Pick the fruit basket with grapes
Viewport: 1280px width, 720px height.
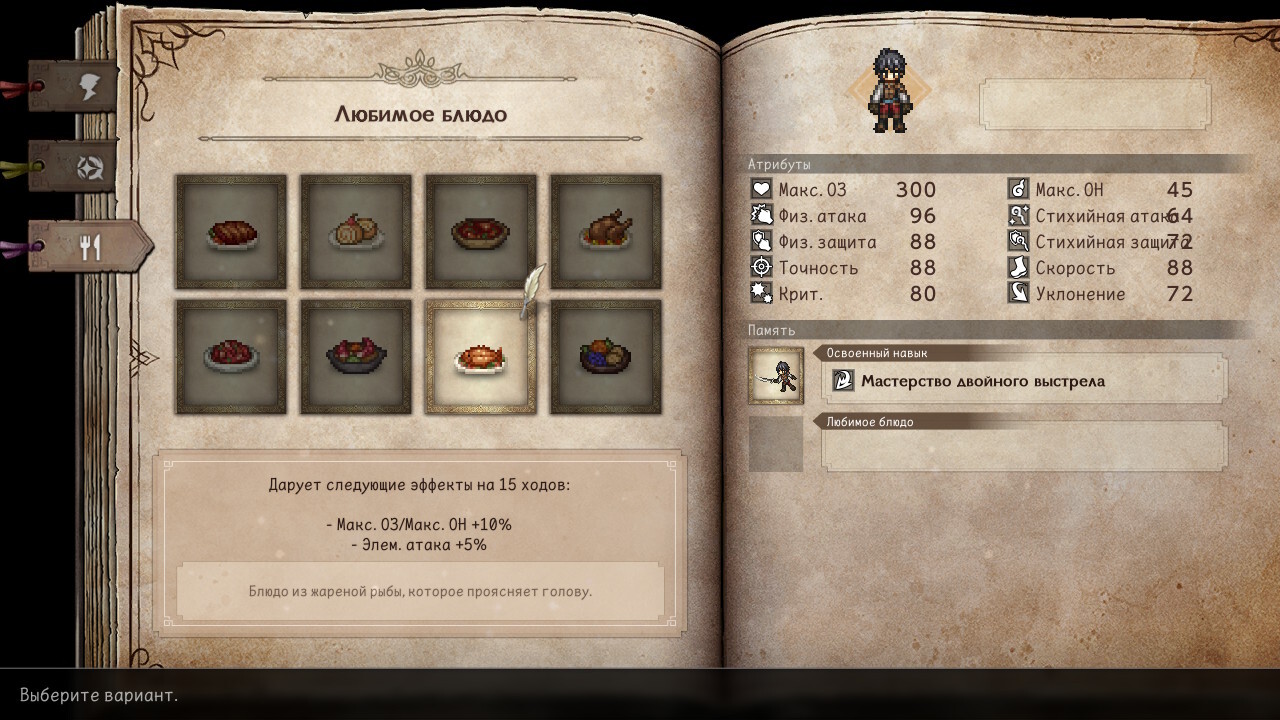click(606, 357)
